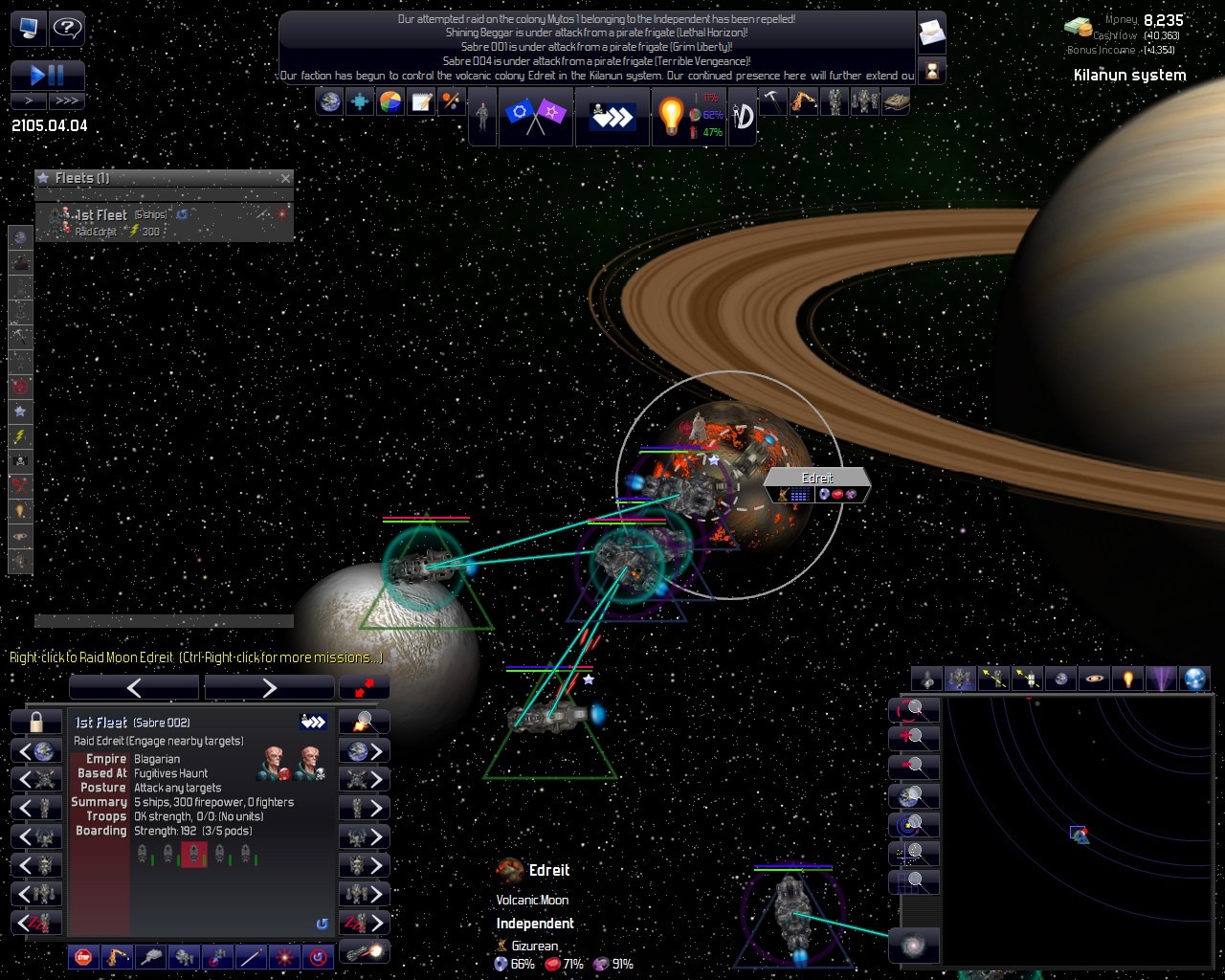Close the Fleets panel
1225x980 pixels.
[x=285, y=178]
